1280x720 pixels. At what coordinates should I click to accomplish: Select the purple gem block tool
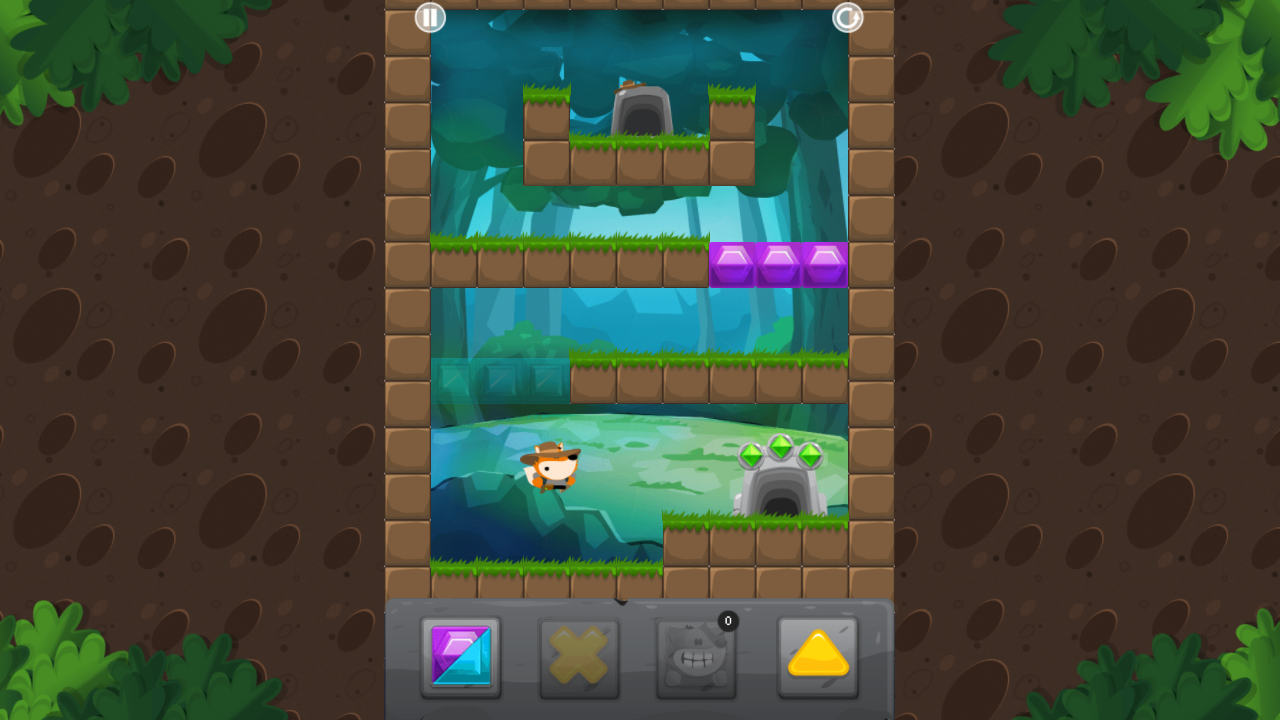(x=460, y=658)
